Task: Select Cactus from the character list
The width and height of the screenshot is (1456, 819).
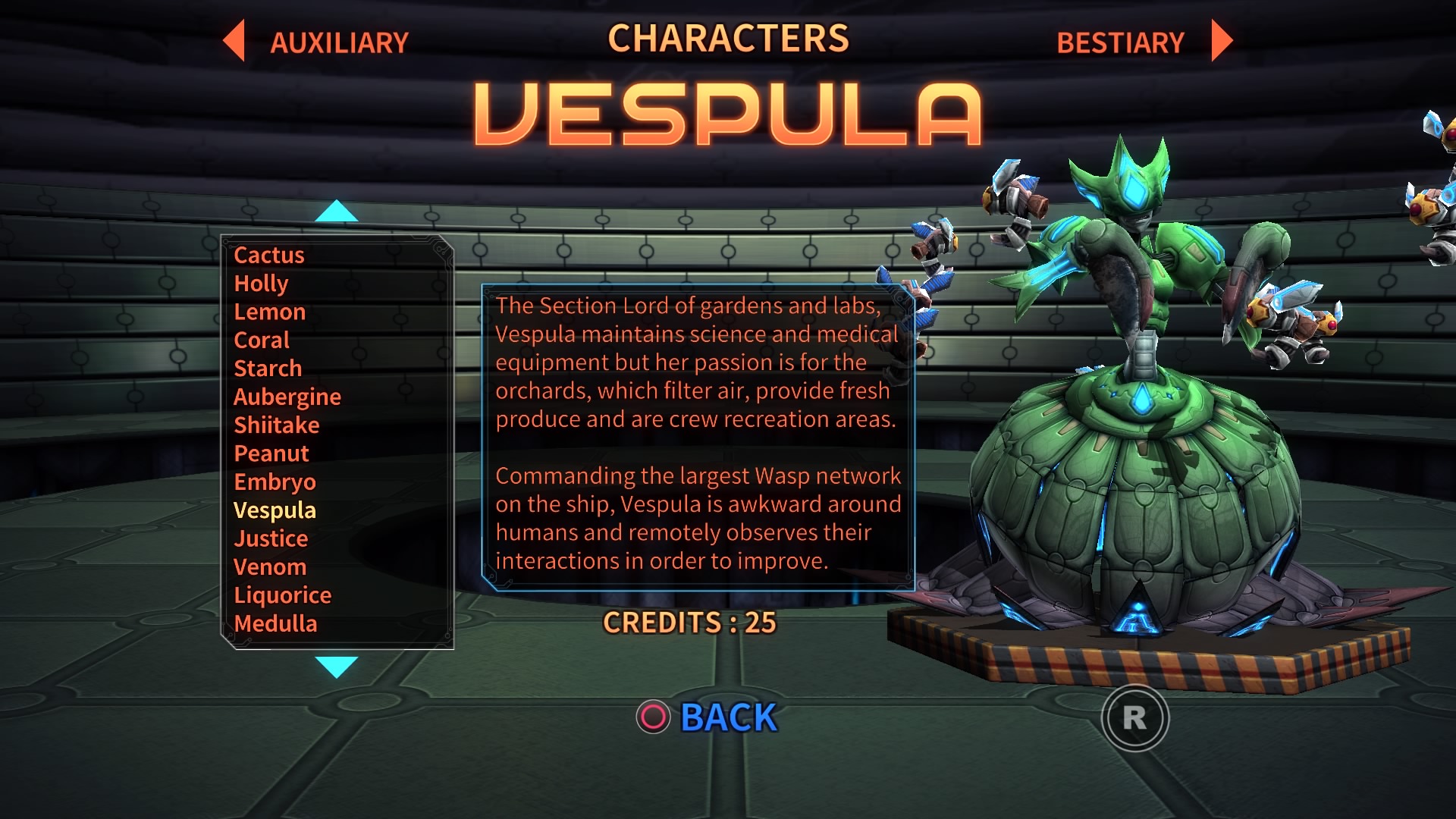Action: point(268,256)
